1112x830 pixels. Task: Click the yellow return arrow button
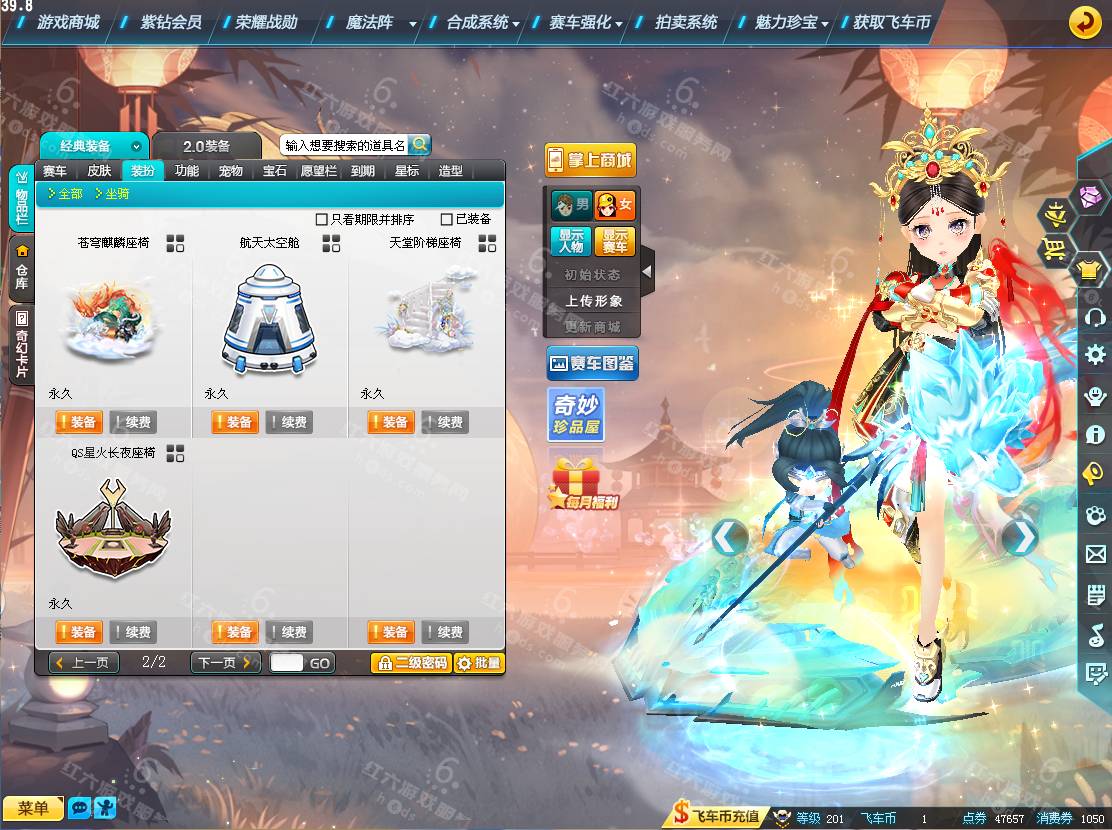(1085, 22)
